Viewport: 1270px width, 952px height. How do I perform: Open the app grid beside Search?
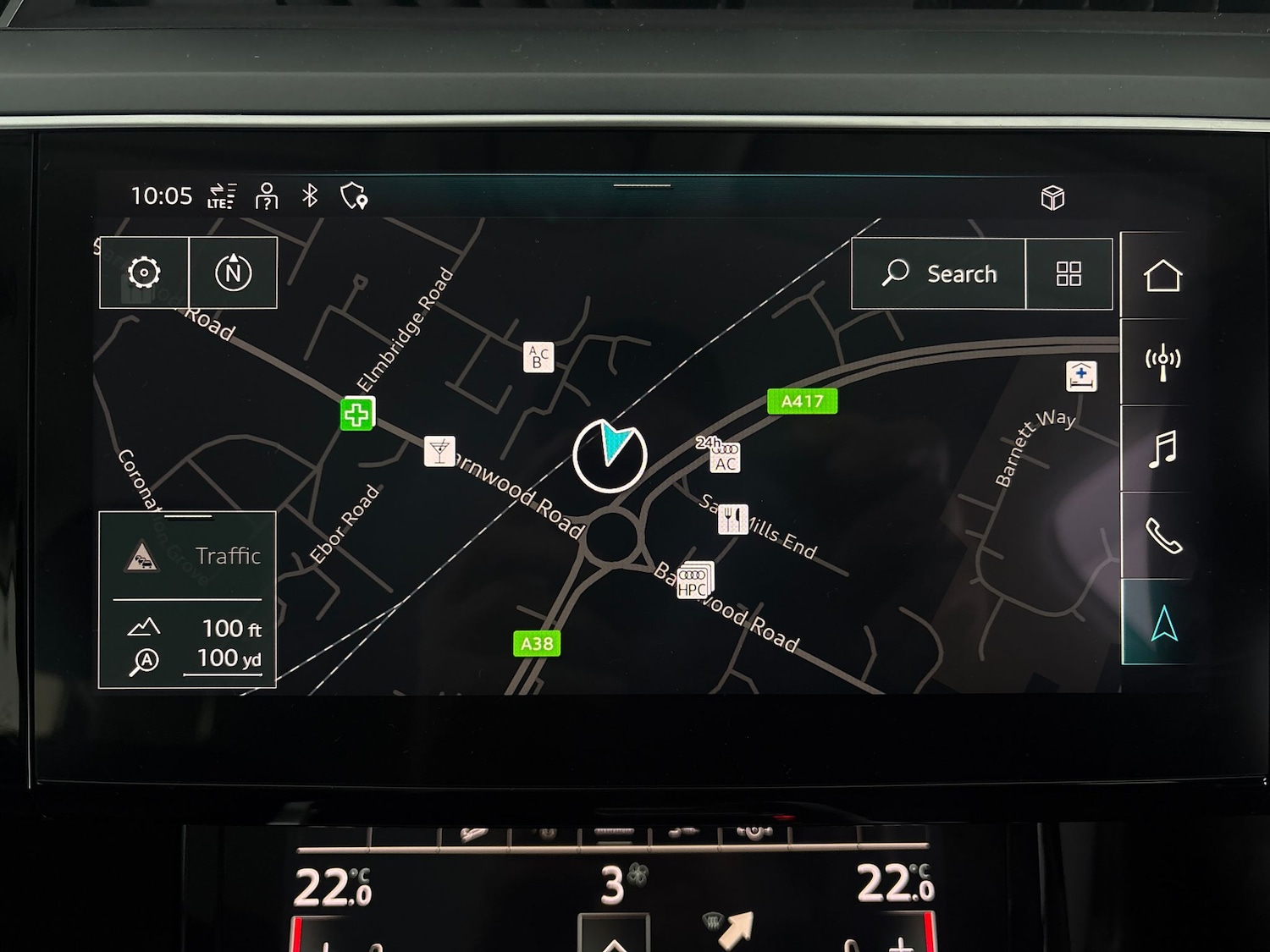click(x=1069, y=273)
